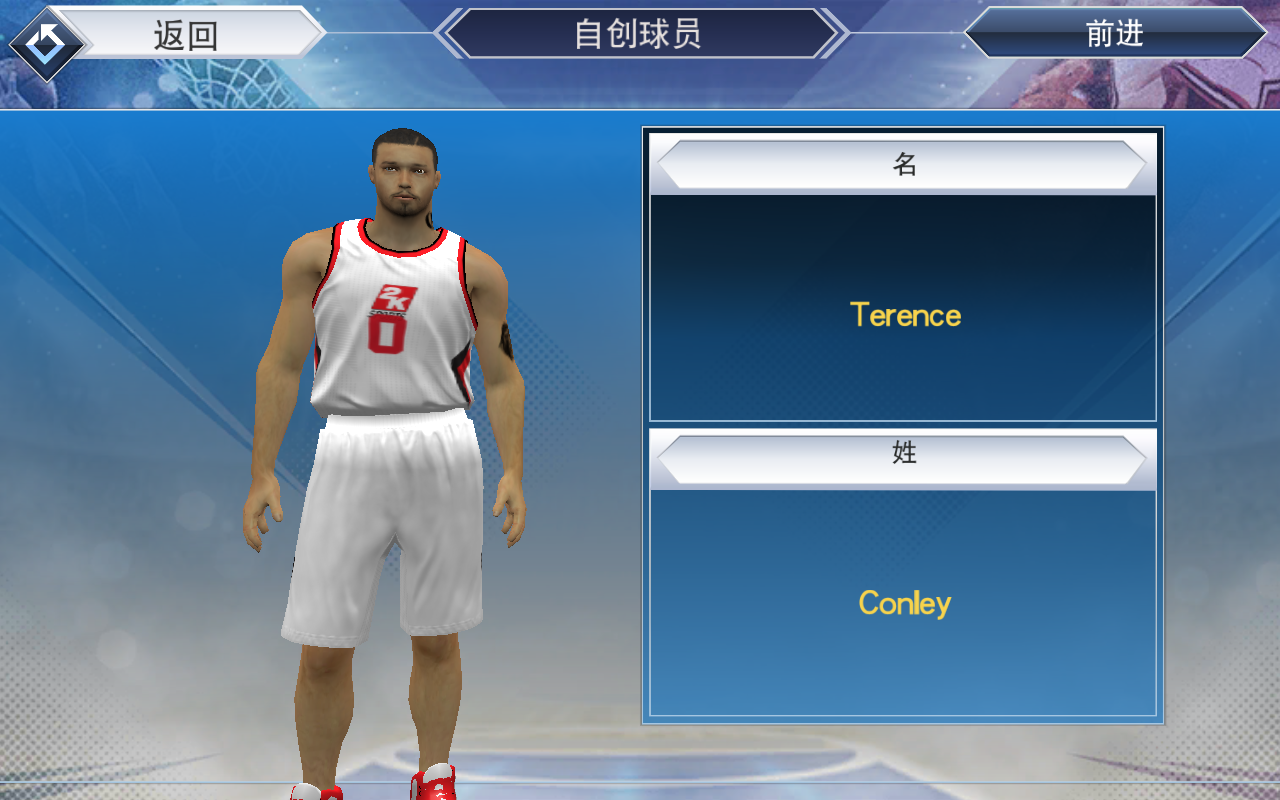This screenshot has width=1280, height=800.
Task: Select the 名 silver header bar
Action: tap(903, 164)
